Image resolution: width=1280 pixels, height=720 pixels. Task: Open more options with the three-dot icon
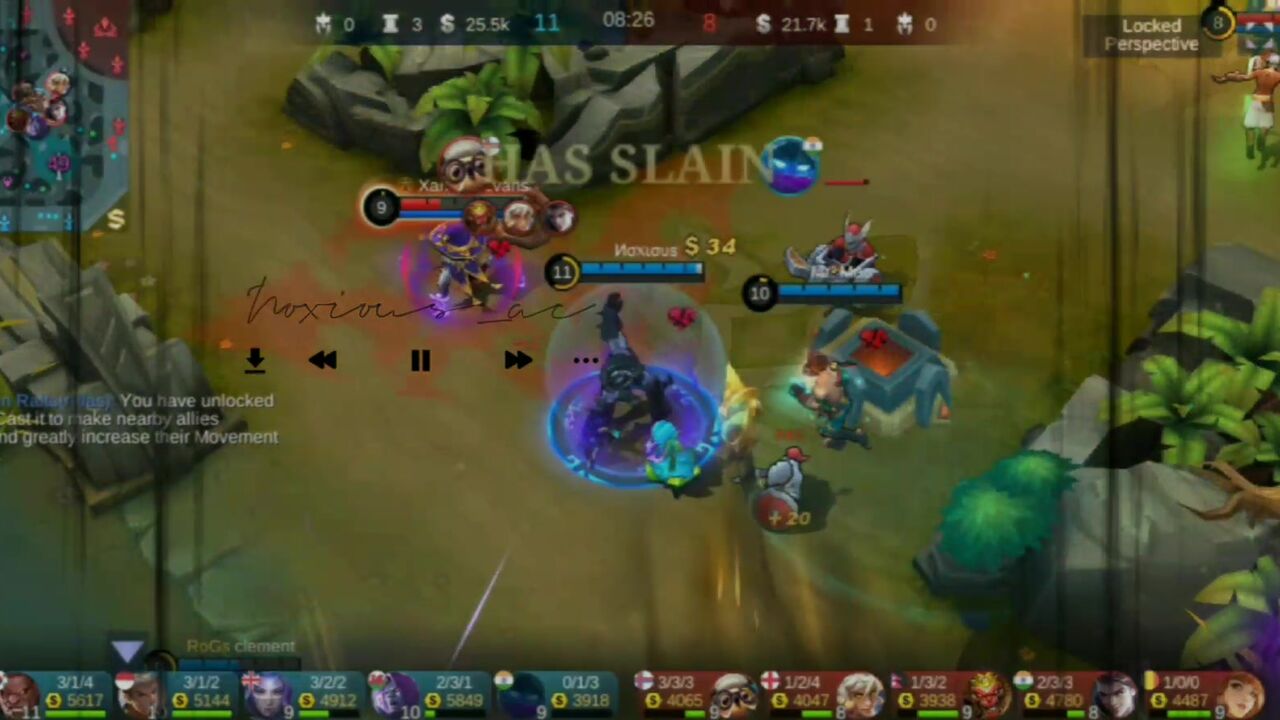coord(585,361)
